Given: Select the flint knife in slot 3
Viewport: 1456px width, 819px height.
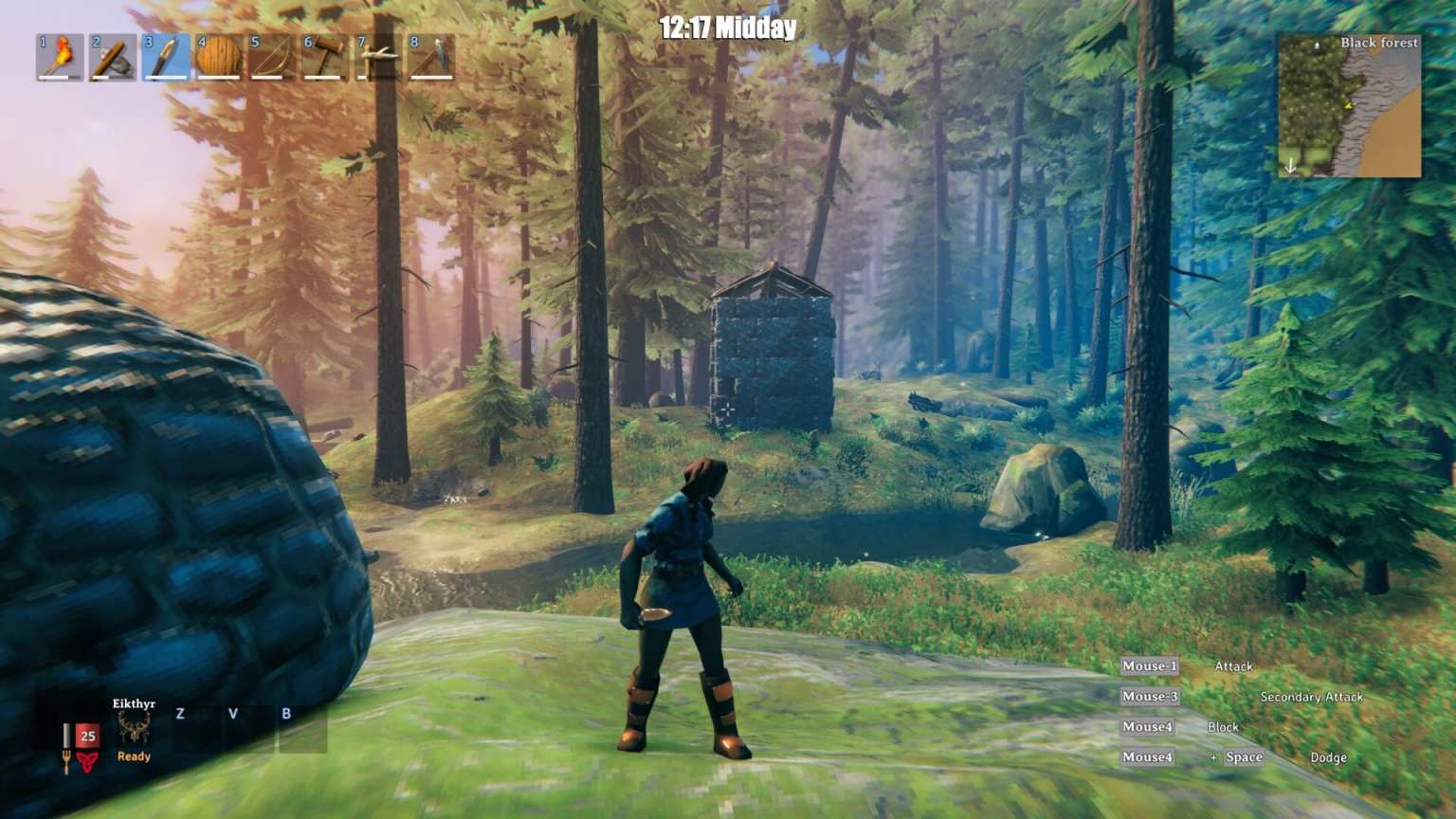Looking at the screenshot, I should (x=165, y=59).
